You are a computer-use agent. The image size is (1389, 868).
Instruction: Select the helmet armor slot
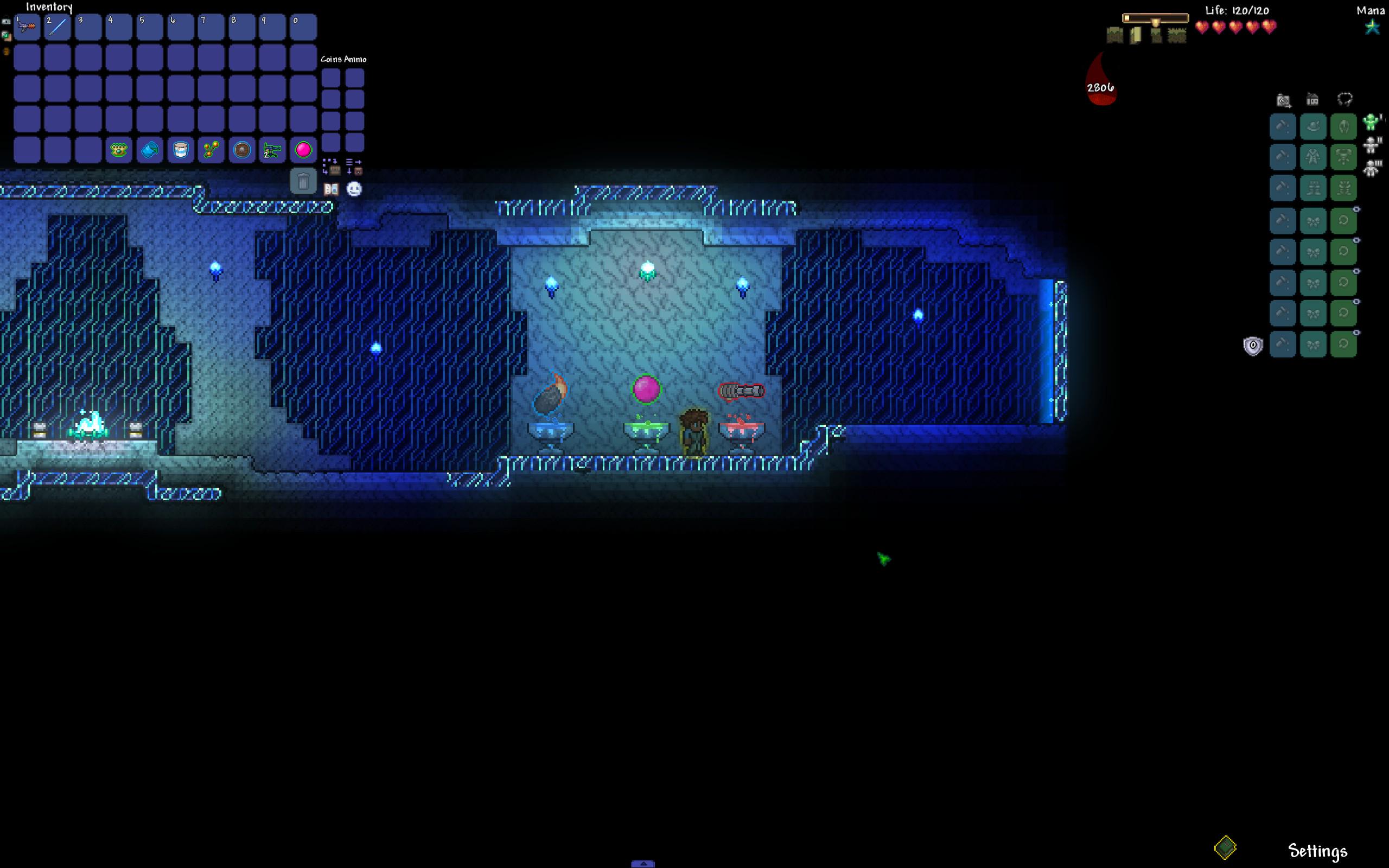pyautogui.click(x=1343, y=127)
